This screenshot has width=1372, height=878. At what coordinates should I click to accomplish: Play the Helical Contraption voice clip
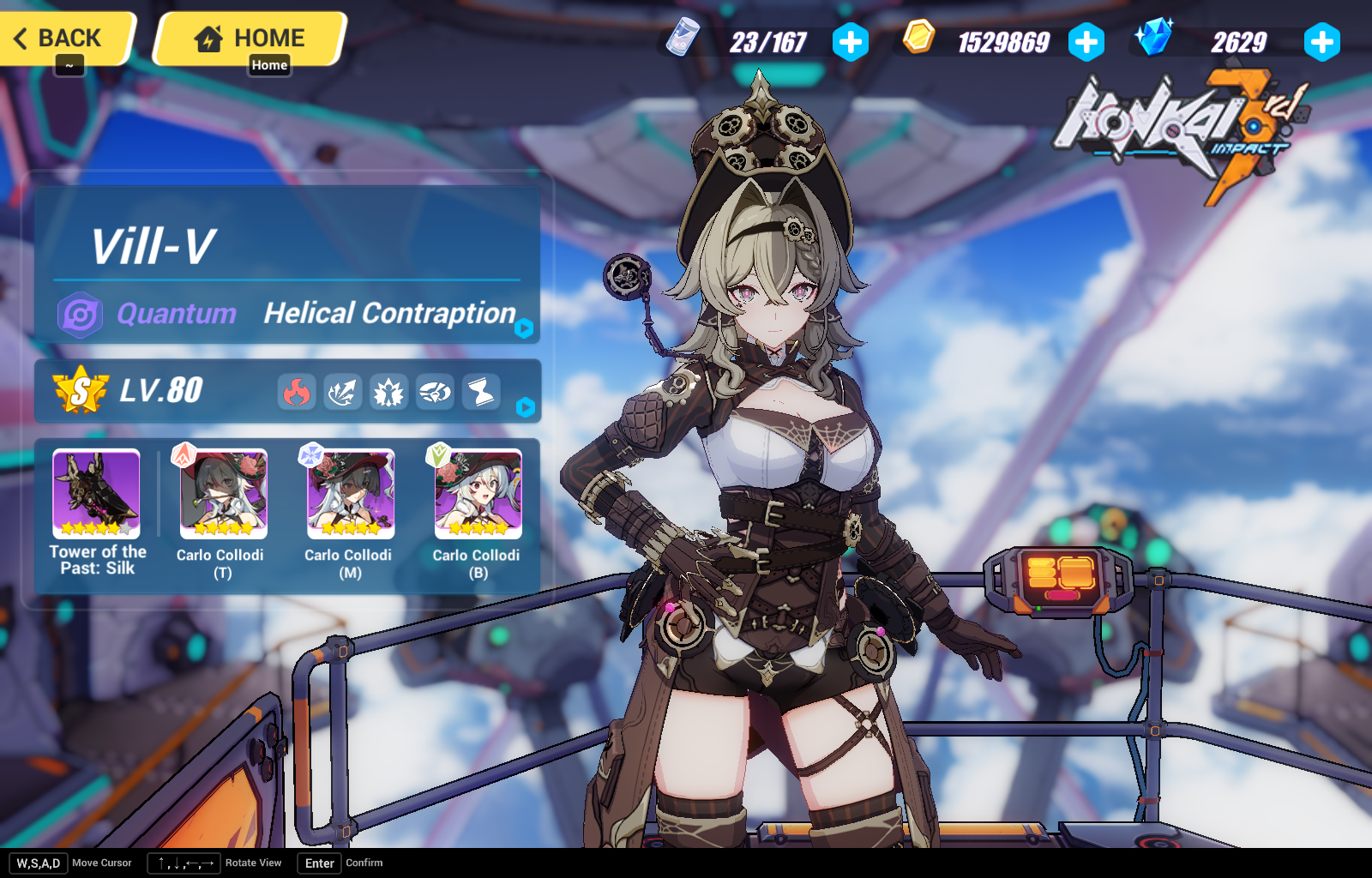pyautogui.click(x=526, y=328)
